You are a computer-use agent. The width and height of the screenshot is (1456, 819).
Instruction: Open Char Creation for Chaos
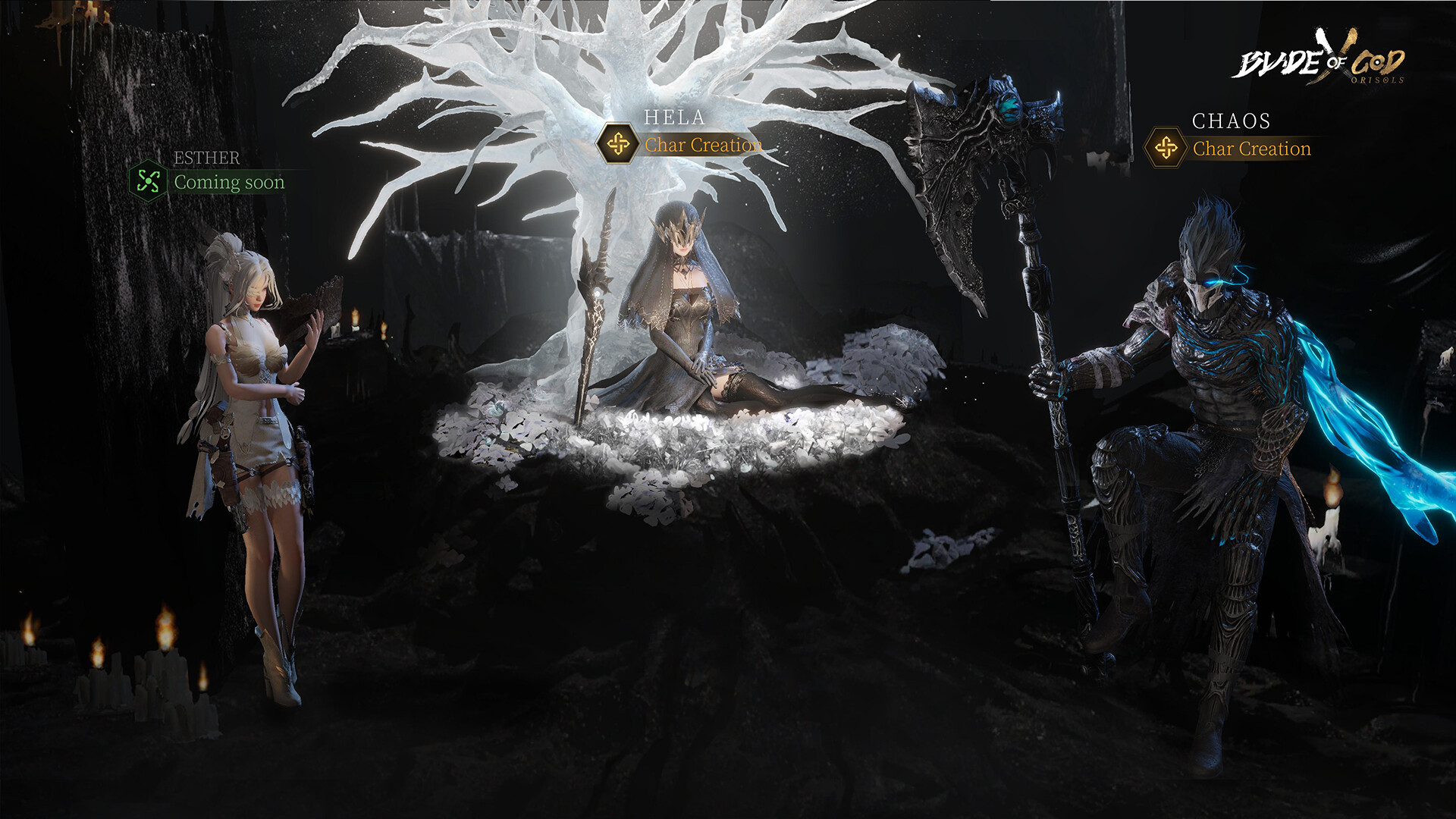[x=1251, y=149]
